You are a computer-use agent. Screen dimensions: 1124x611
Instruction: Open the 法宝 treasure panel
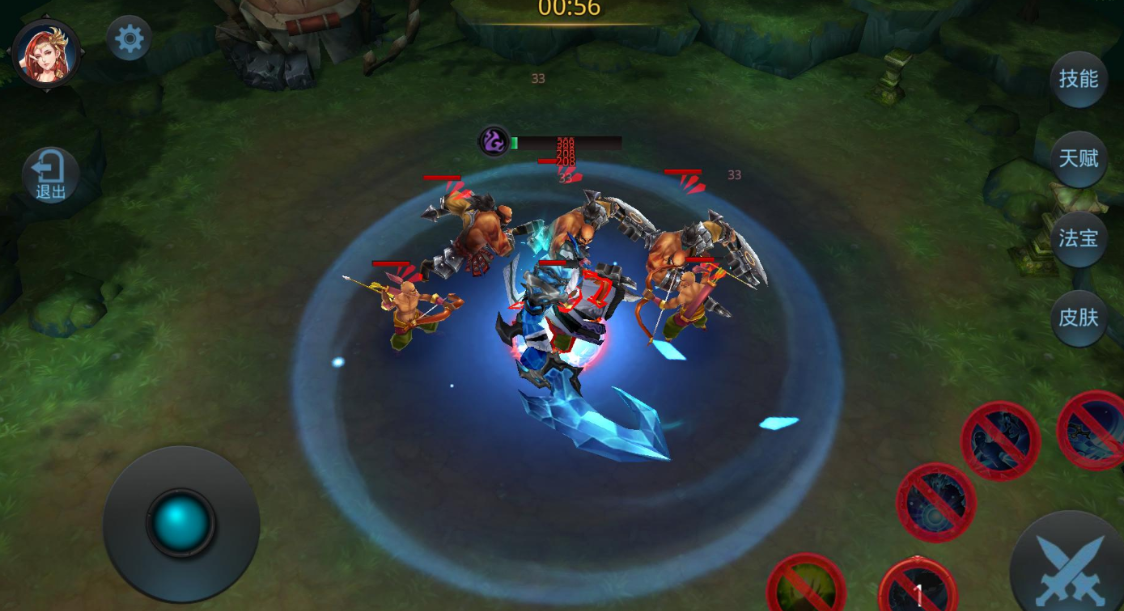pos(1078,238)
